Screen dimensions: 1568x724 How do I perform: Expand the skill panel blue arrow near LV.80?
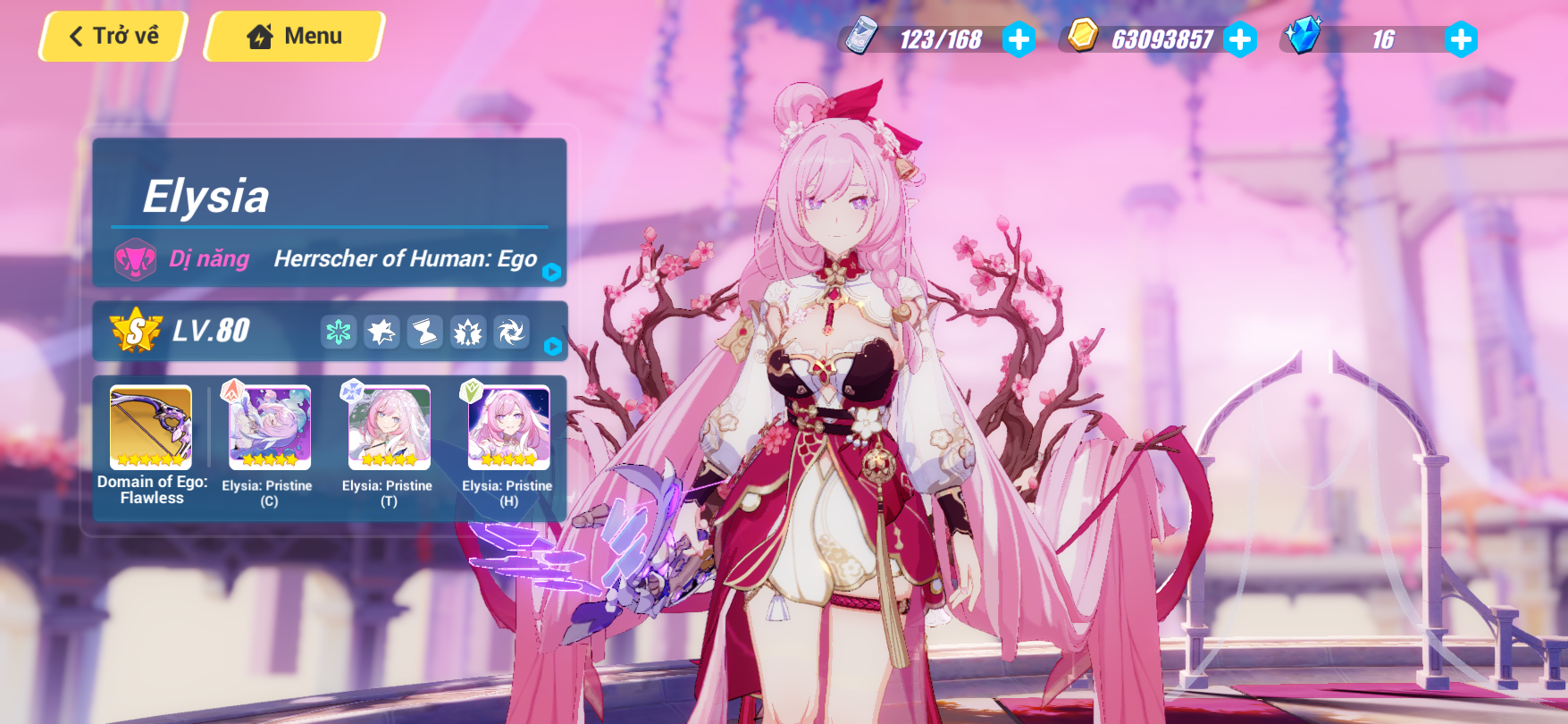pos(553,347)
